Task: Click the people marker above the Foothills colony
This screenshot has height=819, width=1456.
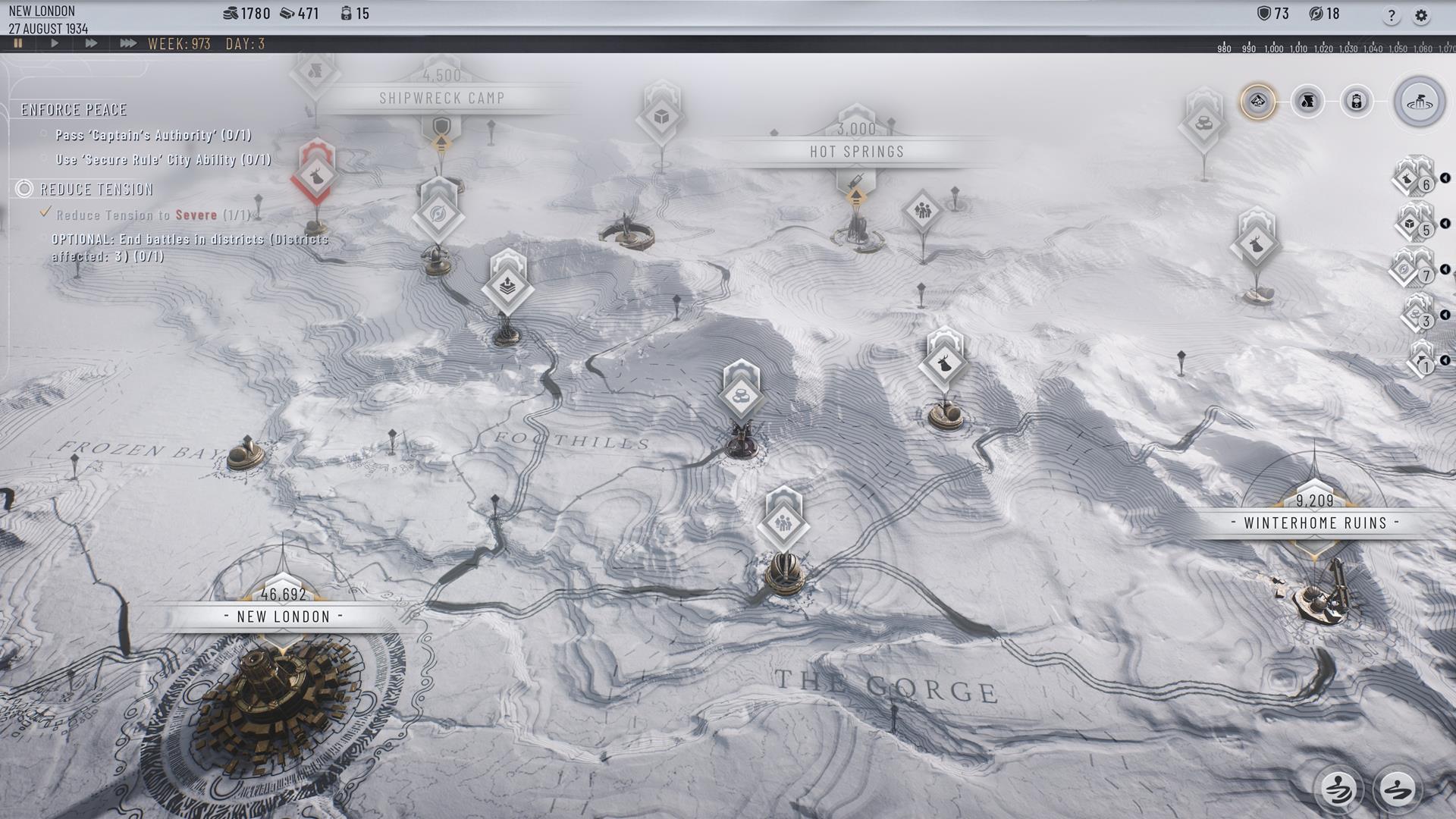Action: coord(783,523)
